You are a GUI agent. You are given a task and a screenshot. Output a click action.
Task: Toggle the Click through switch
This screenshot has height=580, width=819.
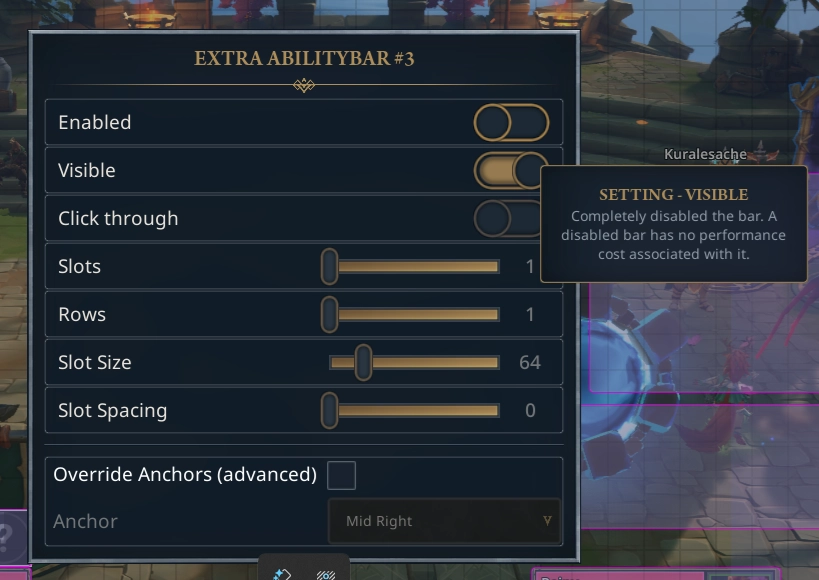[x=508, y=219]
